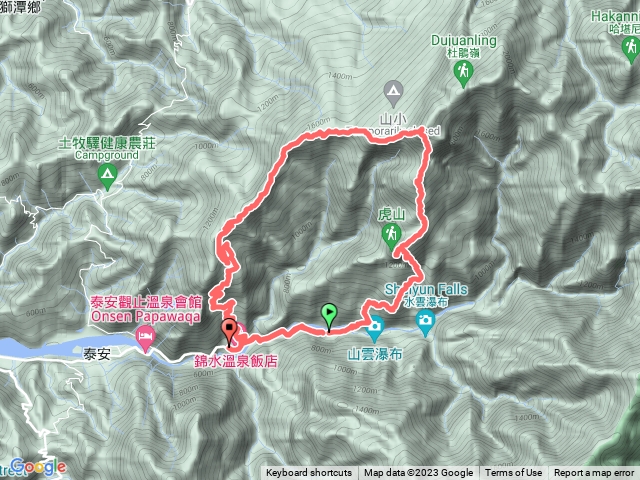The image size is (640, 480).
Task: Open the Keyboard shortcuts link
Action: pos(309,473)
